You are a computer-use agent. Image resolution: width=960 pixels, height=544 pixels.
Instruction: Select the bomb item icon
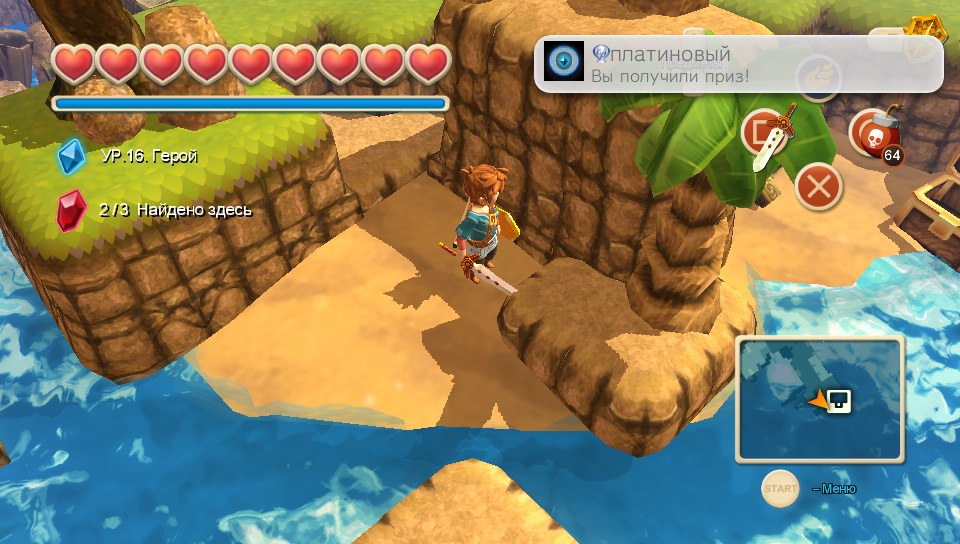[x=873, y=135]
